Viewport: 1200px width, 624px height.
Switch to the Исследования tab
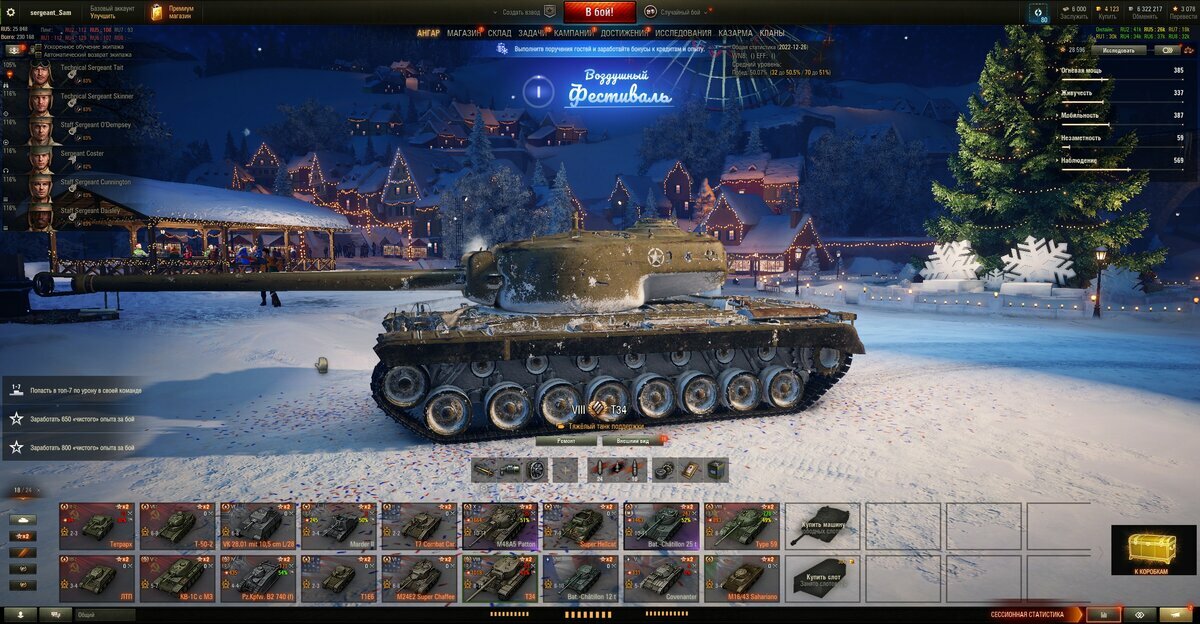[683, 33]
